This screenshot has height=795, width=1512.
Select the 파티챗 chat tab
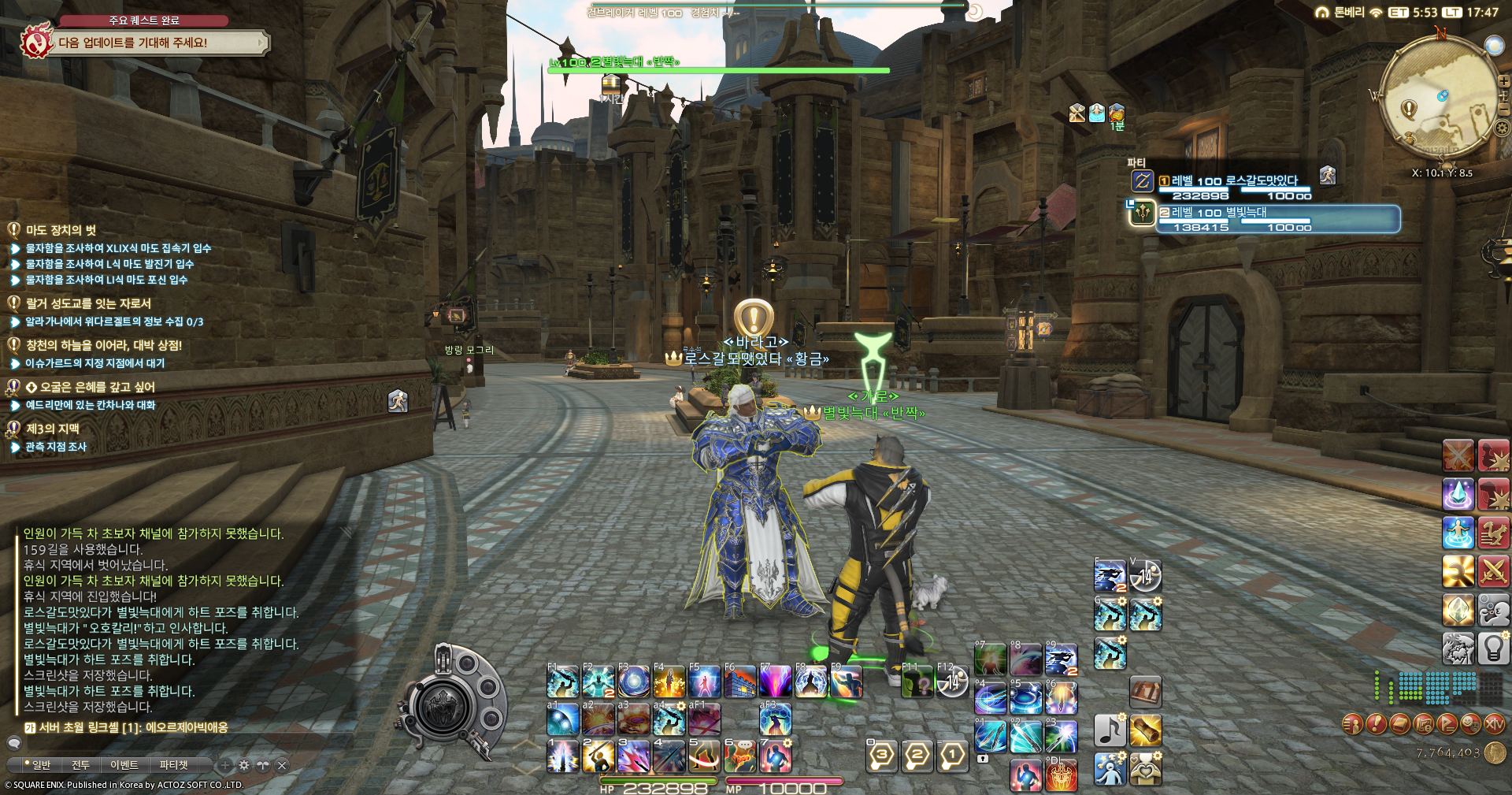pos(174,765)
